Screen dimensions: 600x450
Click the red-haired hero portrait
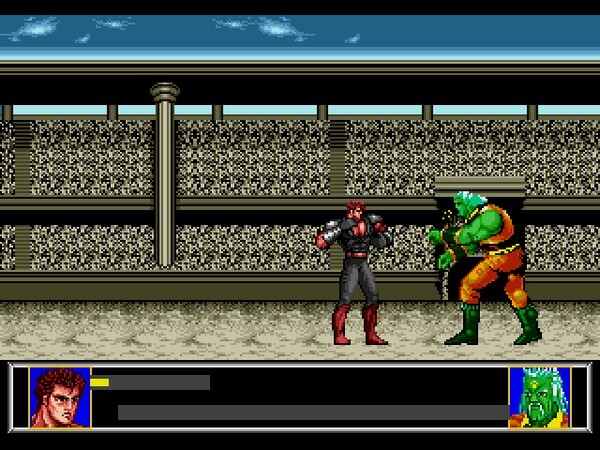pyautogui.click(x=59, y=397)
